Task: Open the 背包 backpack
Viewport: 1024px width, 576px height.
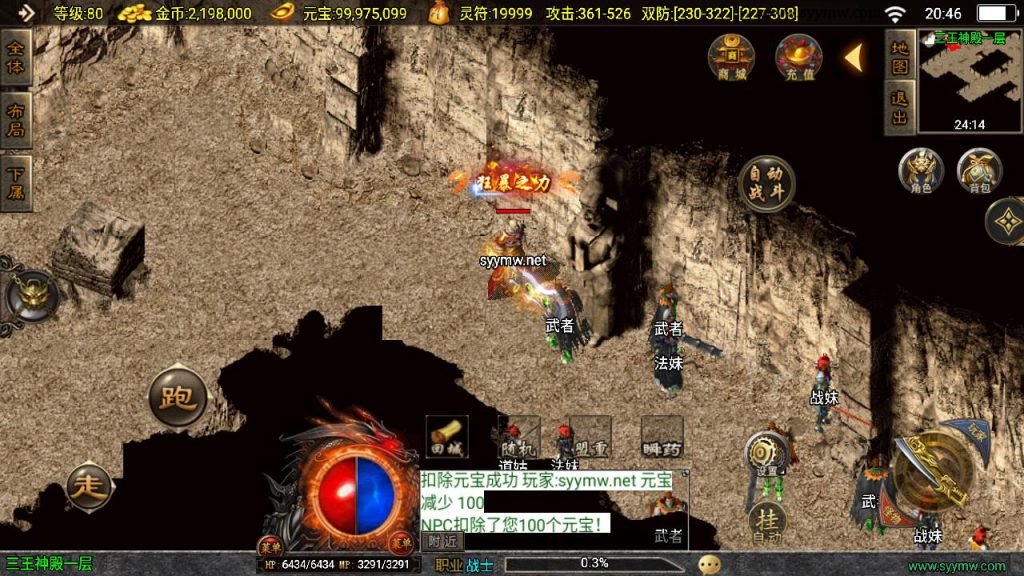Action: (980, 172)
